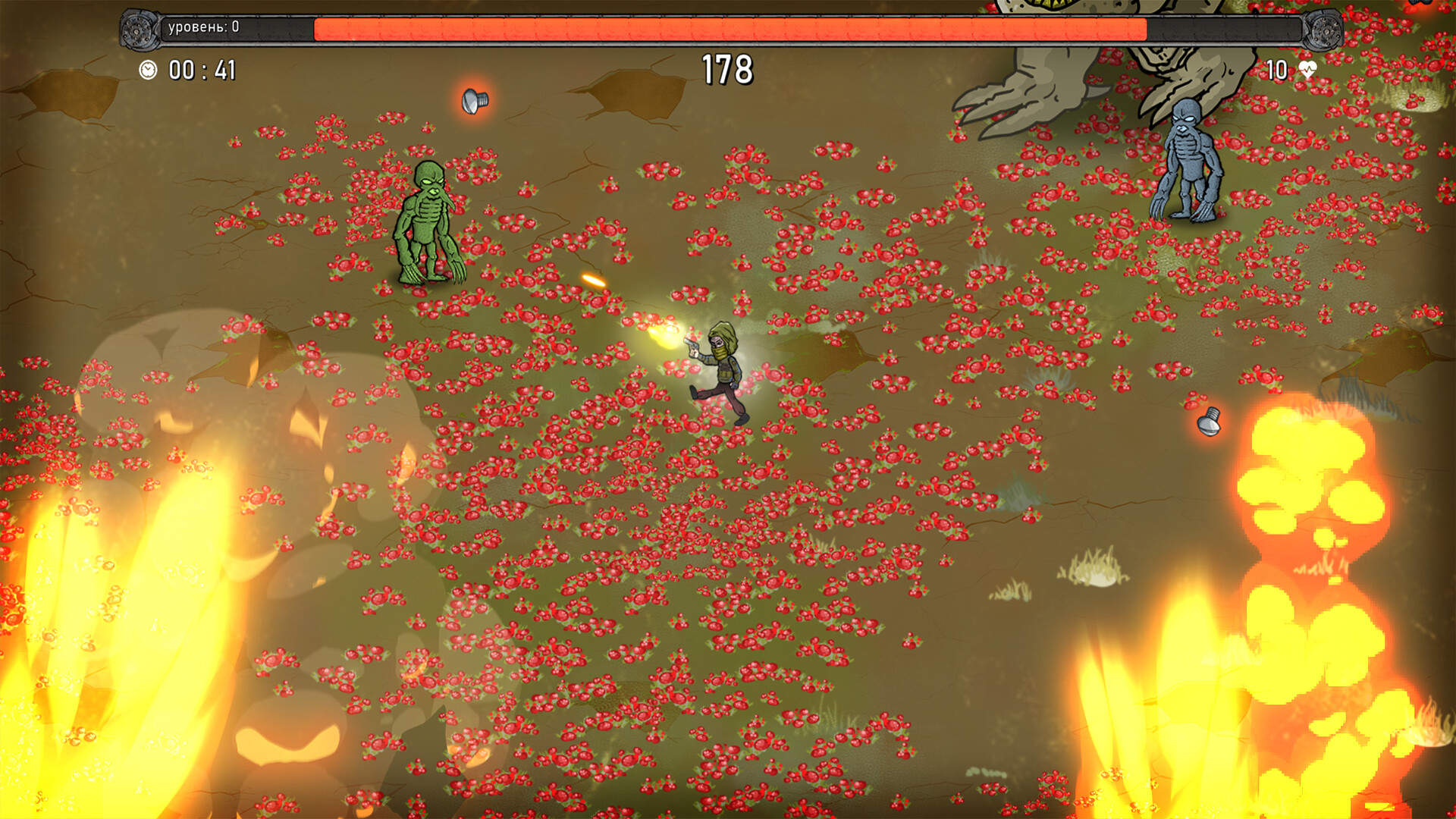The width and height of the screenshot is (1456, 819).
Task: Click the muzzle flash at the player's pistol
Action: tap(666, 335)
